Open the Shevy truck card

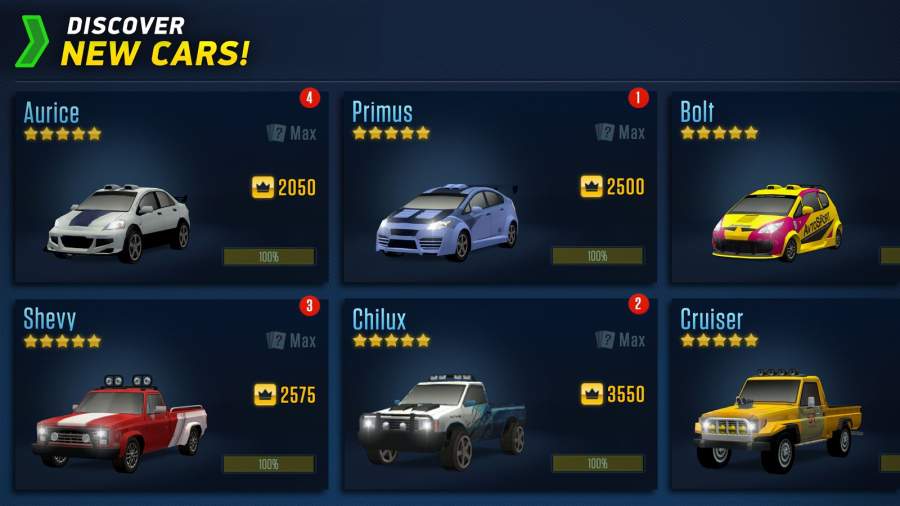click(170, 398)
